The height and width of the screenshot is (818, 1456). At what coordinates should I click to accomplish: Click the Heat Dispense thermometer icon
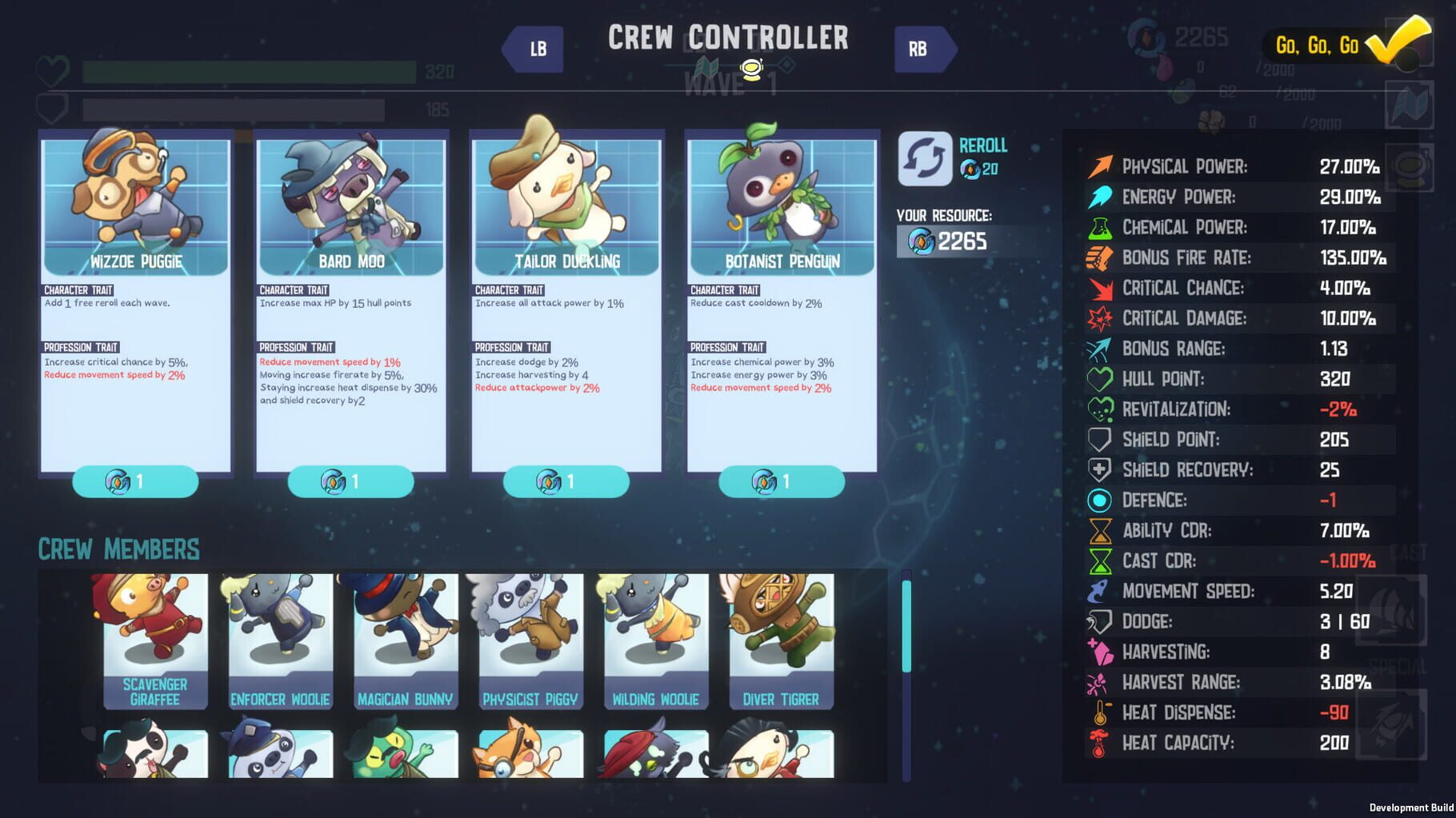tap(1102, 712)
